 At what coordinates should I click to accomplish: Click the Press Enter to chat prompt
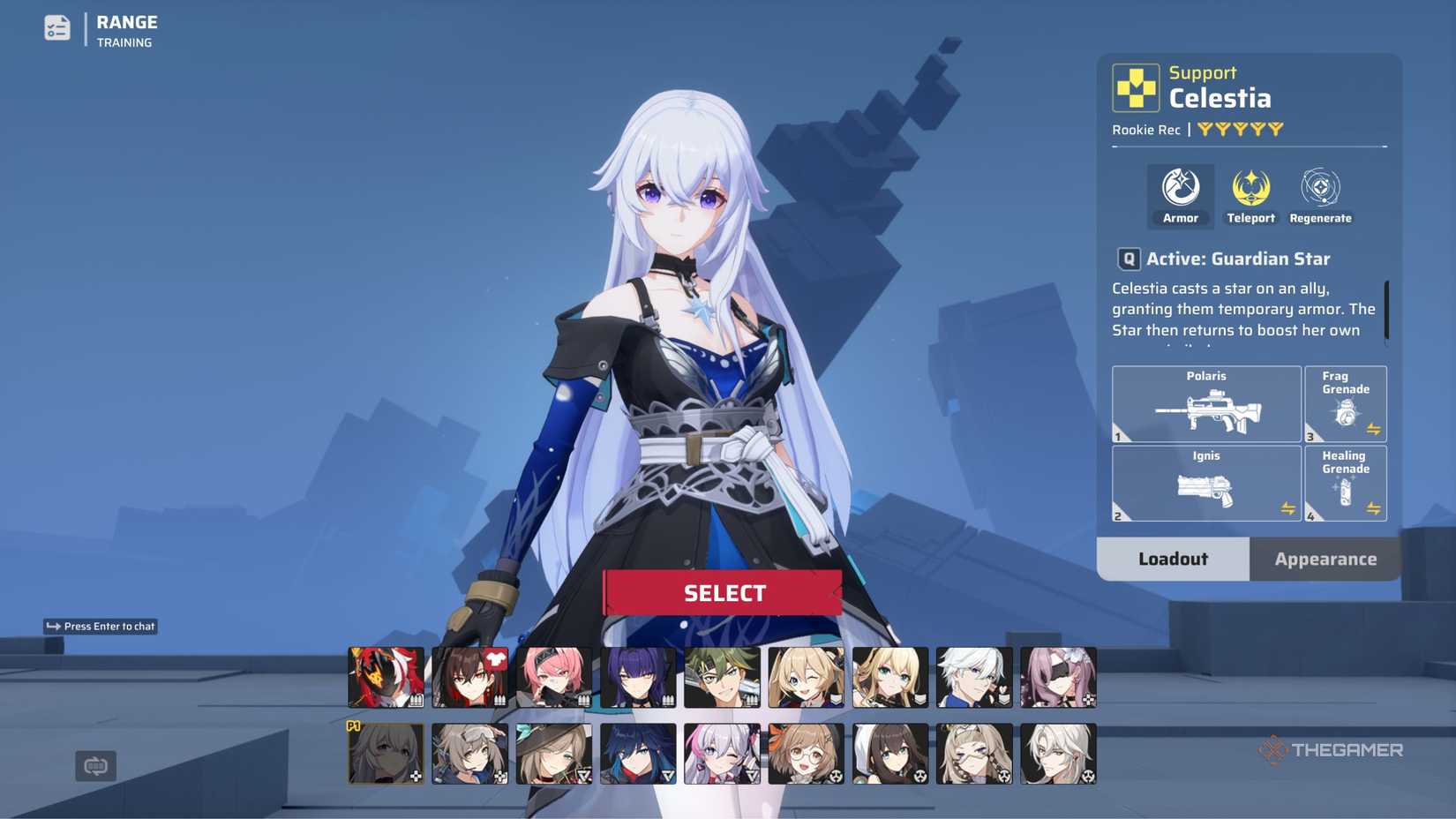100,626
